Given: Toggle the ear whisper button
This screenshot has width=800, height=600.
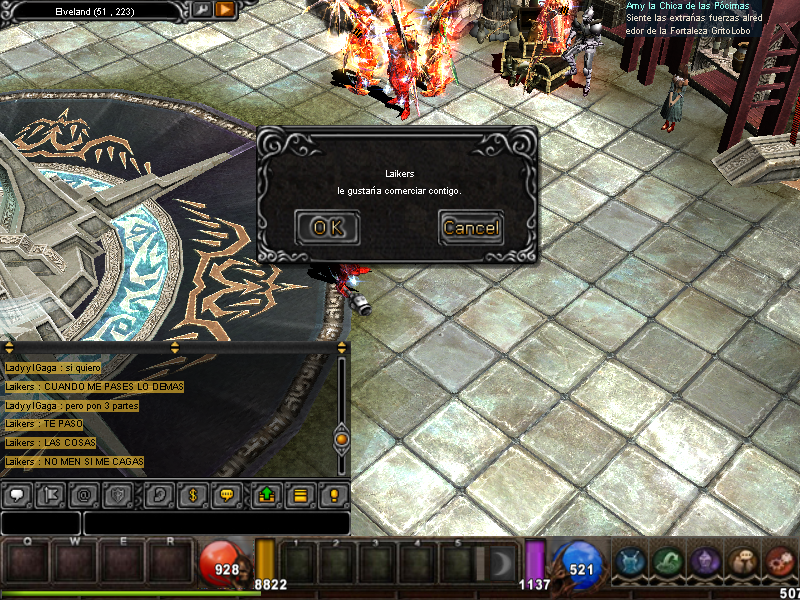Looking at the screenshot, I should (x=158, y=494).
